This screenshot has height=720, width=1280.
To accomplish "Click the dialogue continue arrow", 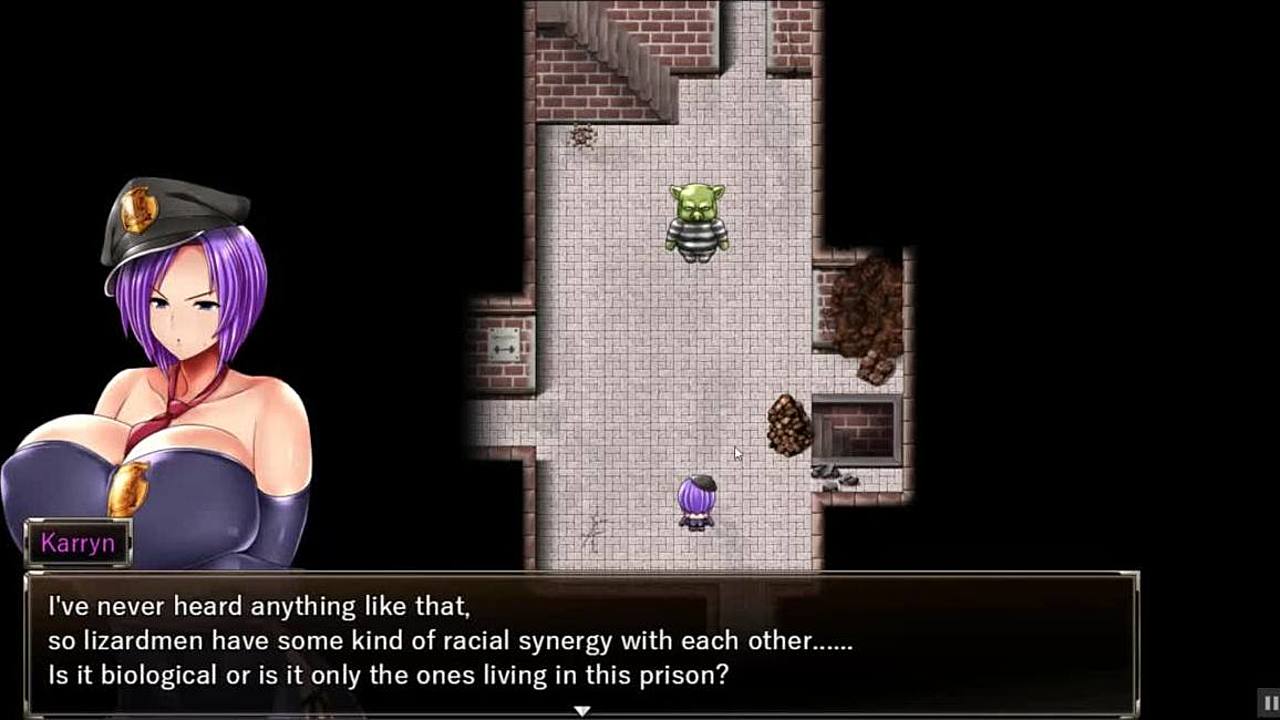I will pyautogui.click(x=581, y=711).
